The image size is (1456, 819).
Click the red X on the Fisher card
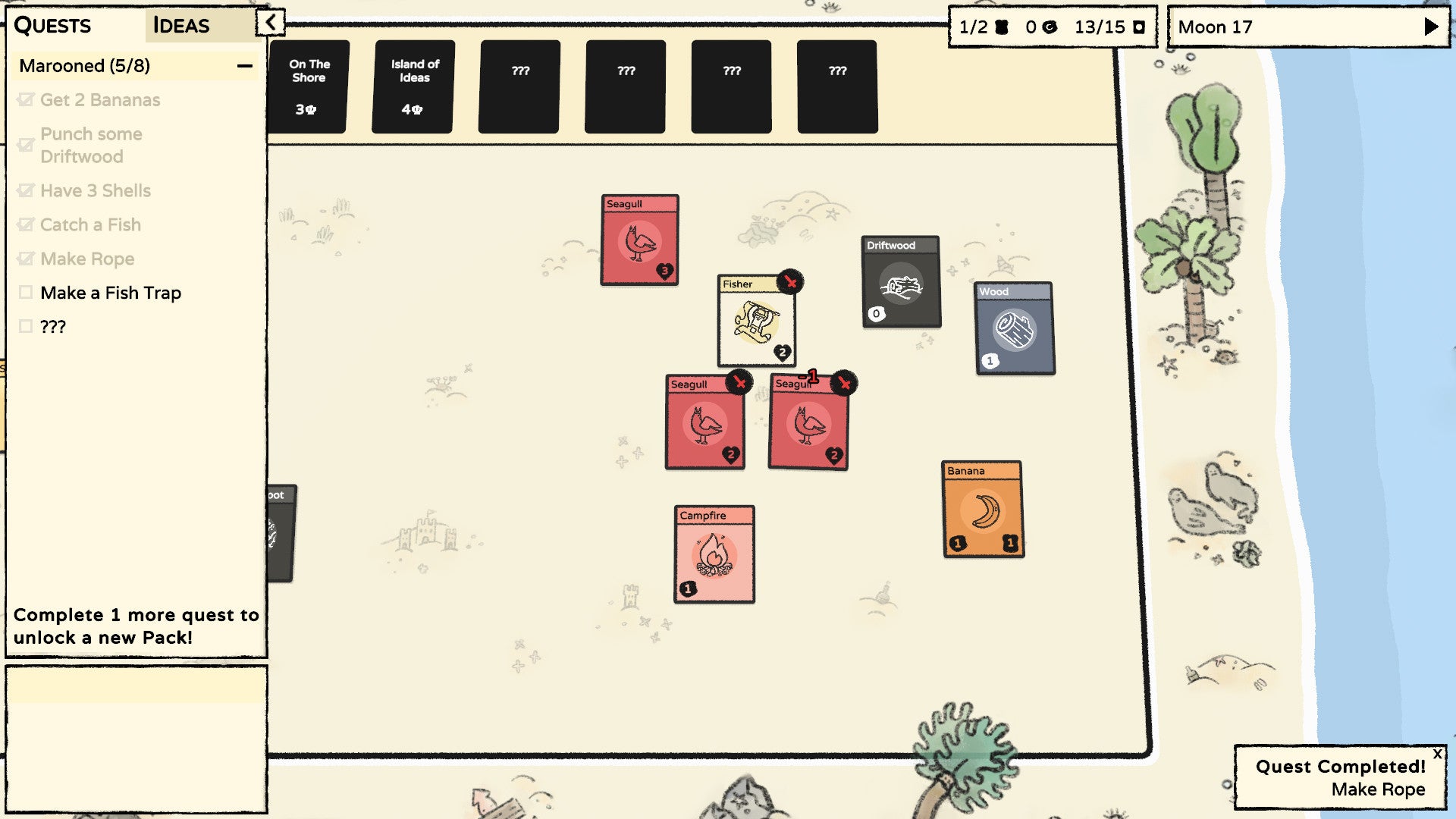[790, 282]
